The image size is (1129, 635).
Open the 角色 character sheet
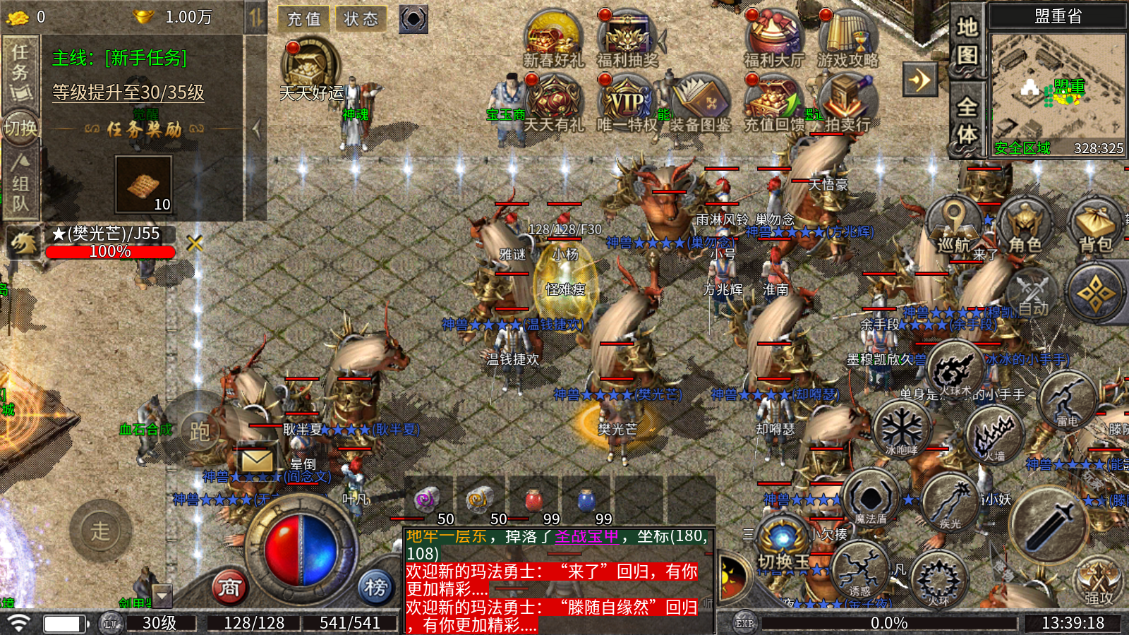coord(1025,225)
